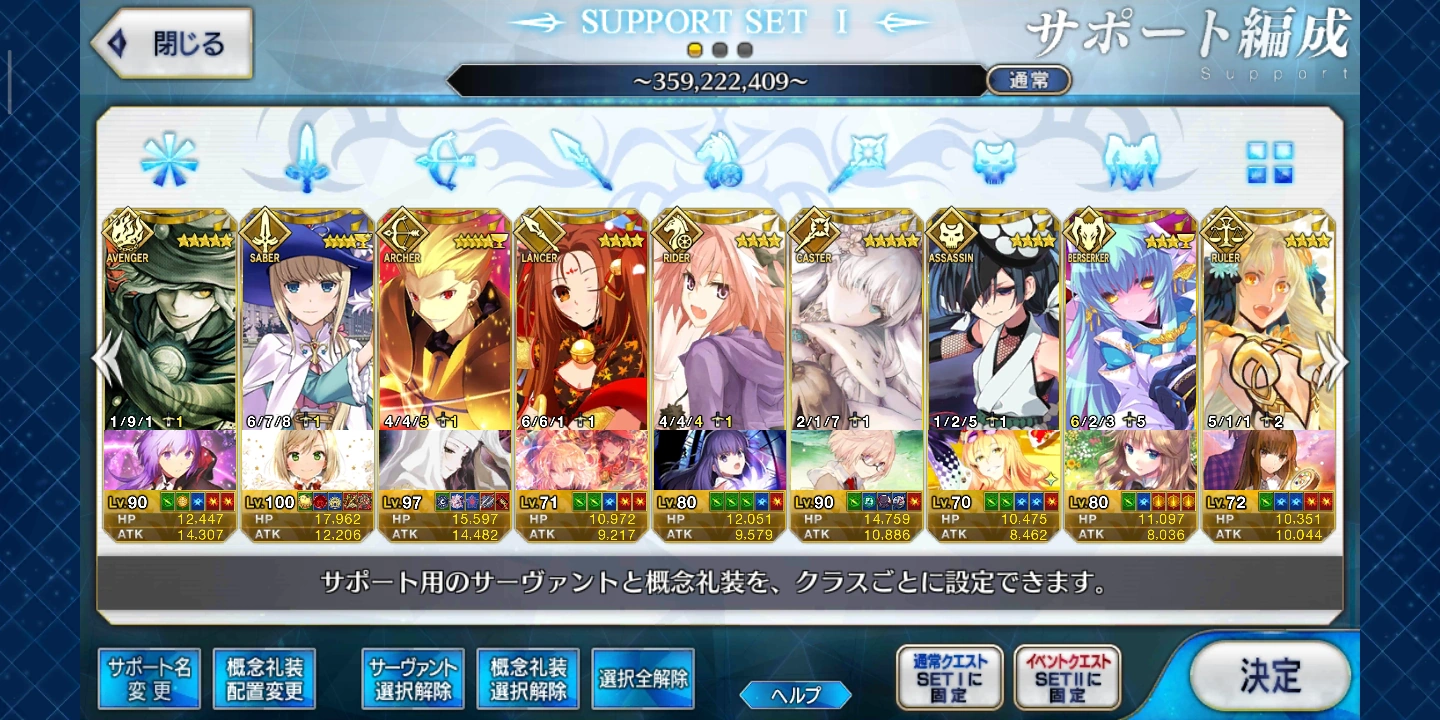Switch the 通常 support type badge

[x=1027, y=80]
